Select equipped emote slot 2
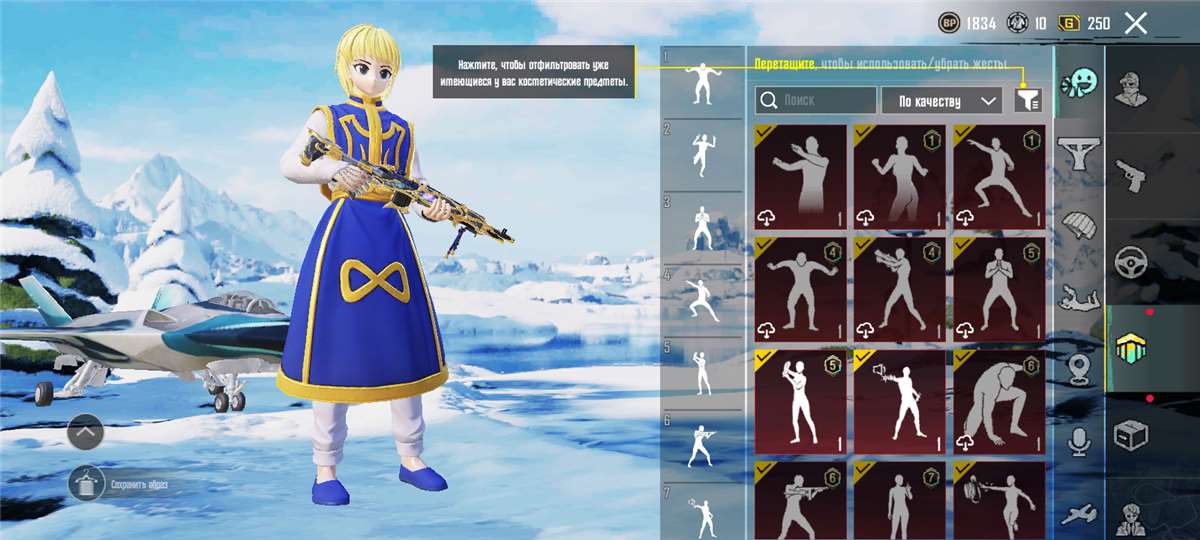The height and width of the screenshot is (540, 1200). coord(703,155)
